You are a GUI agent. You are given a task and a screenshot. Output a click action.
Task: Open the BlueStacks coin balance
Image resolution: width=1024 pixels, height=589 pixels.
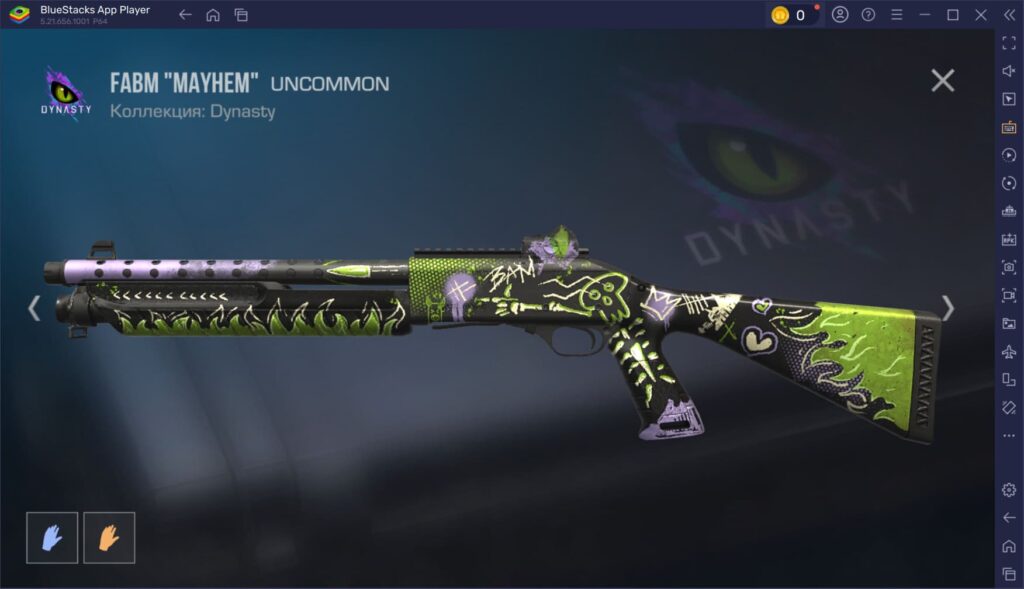pos(791,15)
